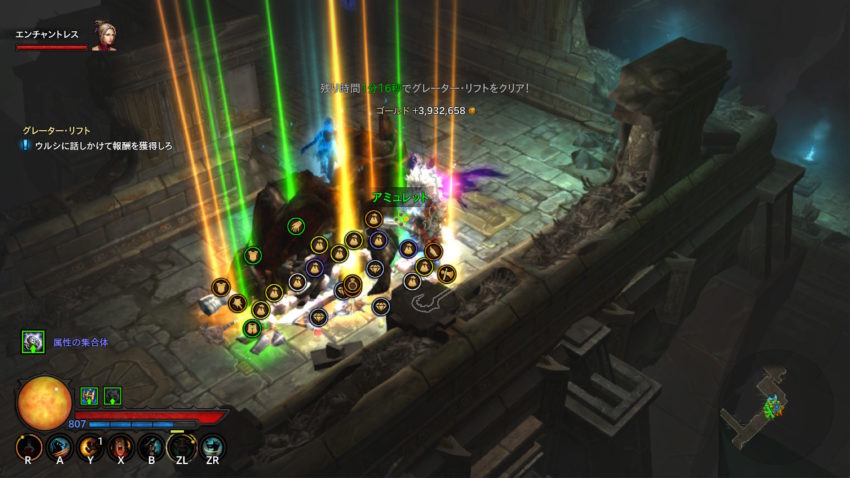This screenshot has width=850, height=478.
Task: Activate the skill icon labeled ZL
Action: tap(182, 448)
